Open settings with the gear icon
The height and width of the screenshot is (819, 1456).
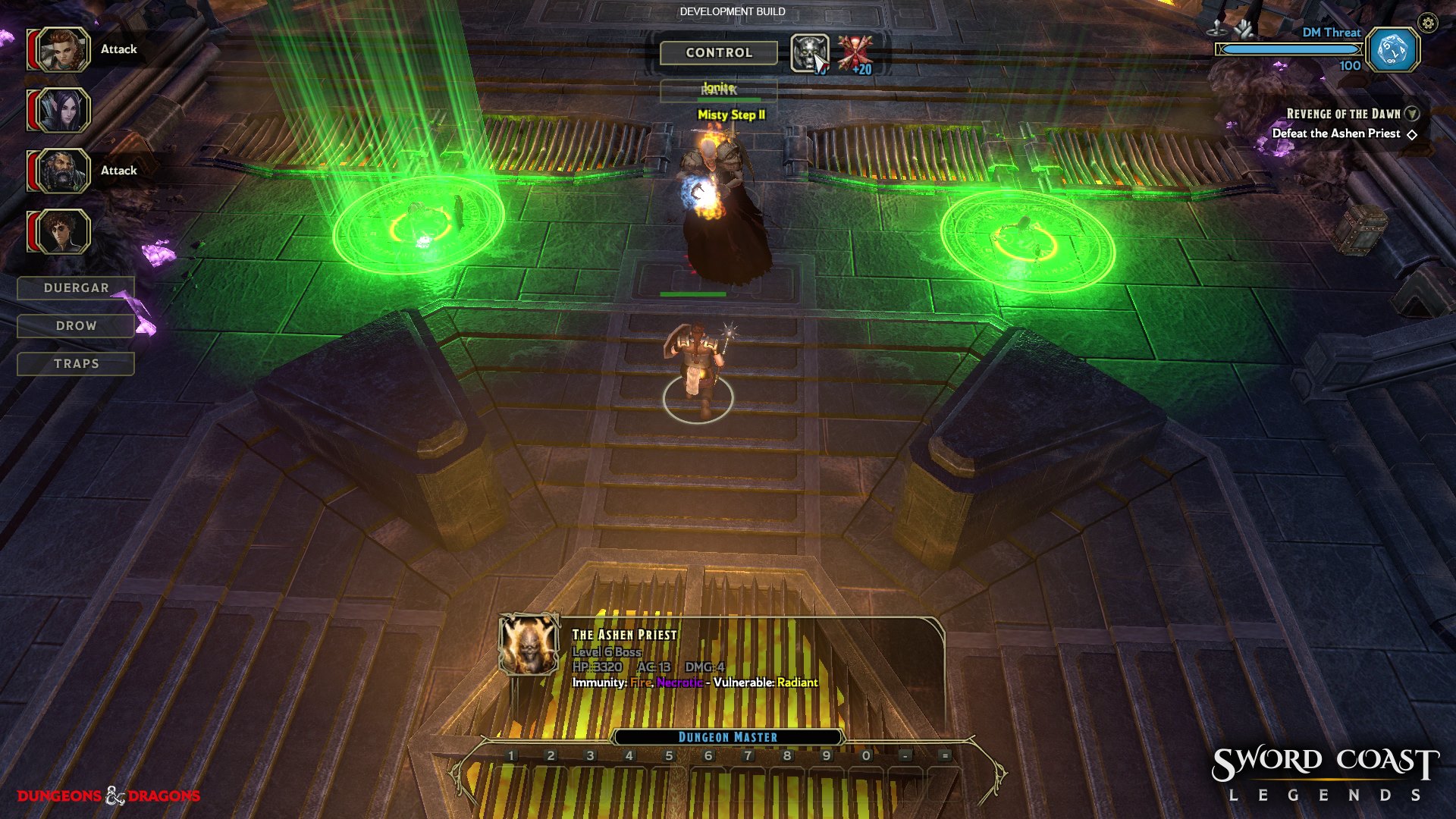[1428, 24]
